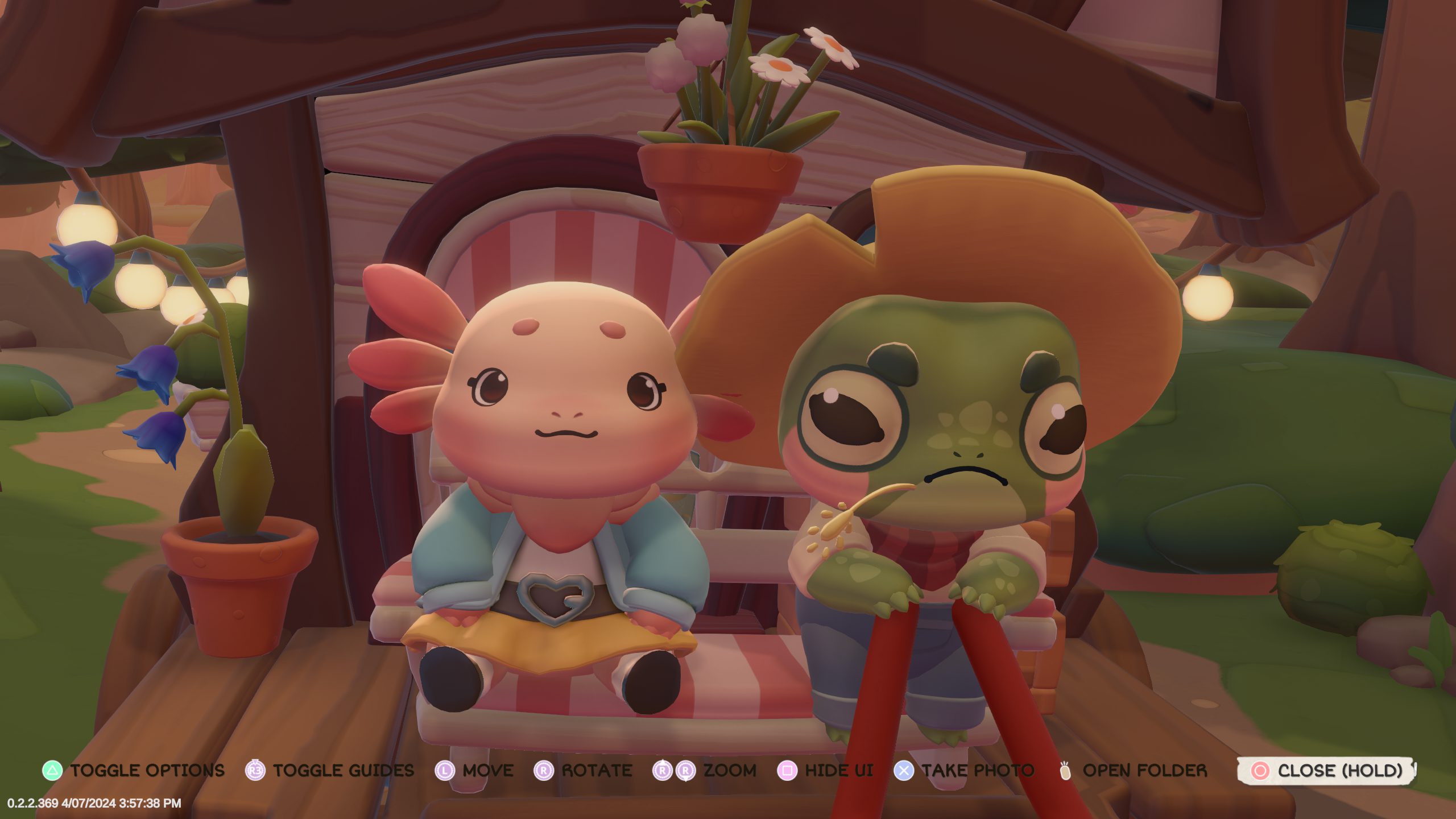This screenshot has width=1456, height=819.
Task: Activate the Zoom control
Action: (705, 771)
